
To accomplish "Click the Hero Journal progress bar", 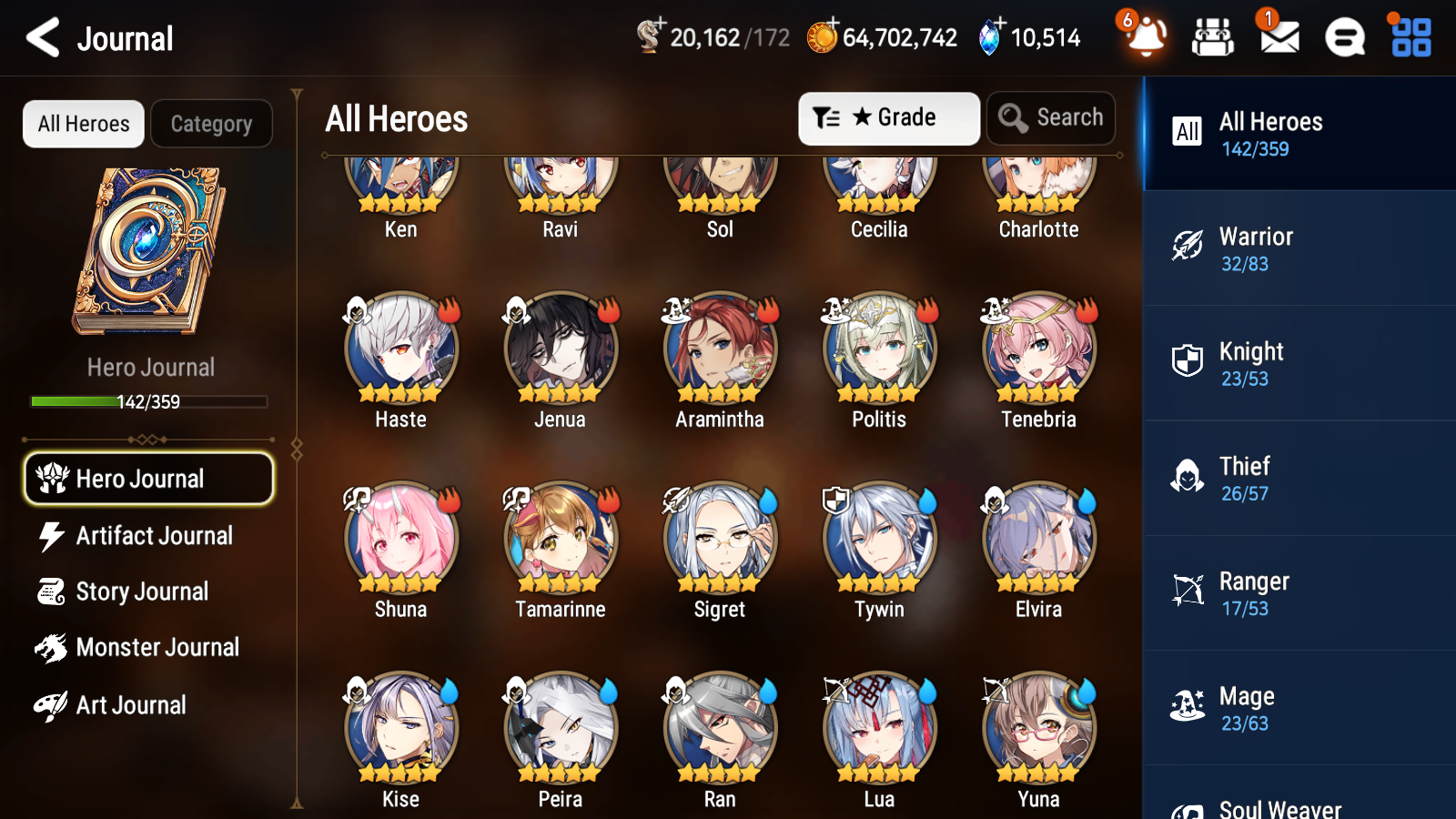I will coord(148,401).
